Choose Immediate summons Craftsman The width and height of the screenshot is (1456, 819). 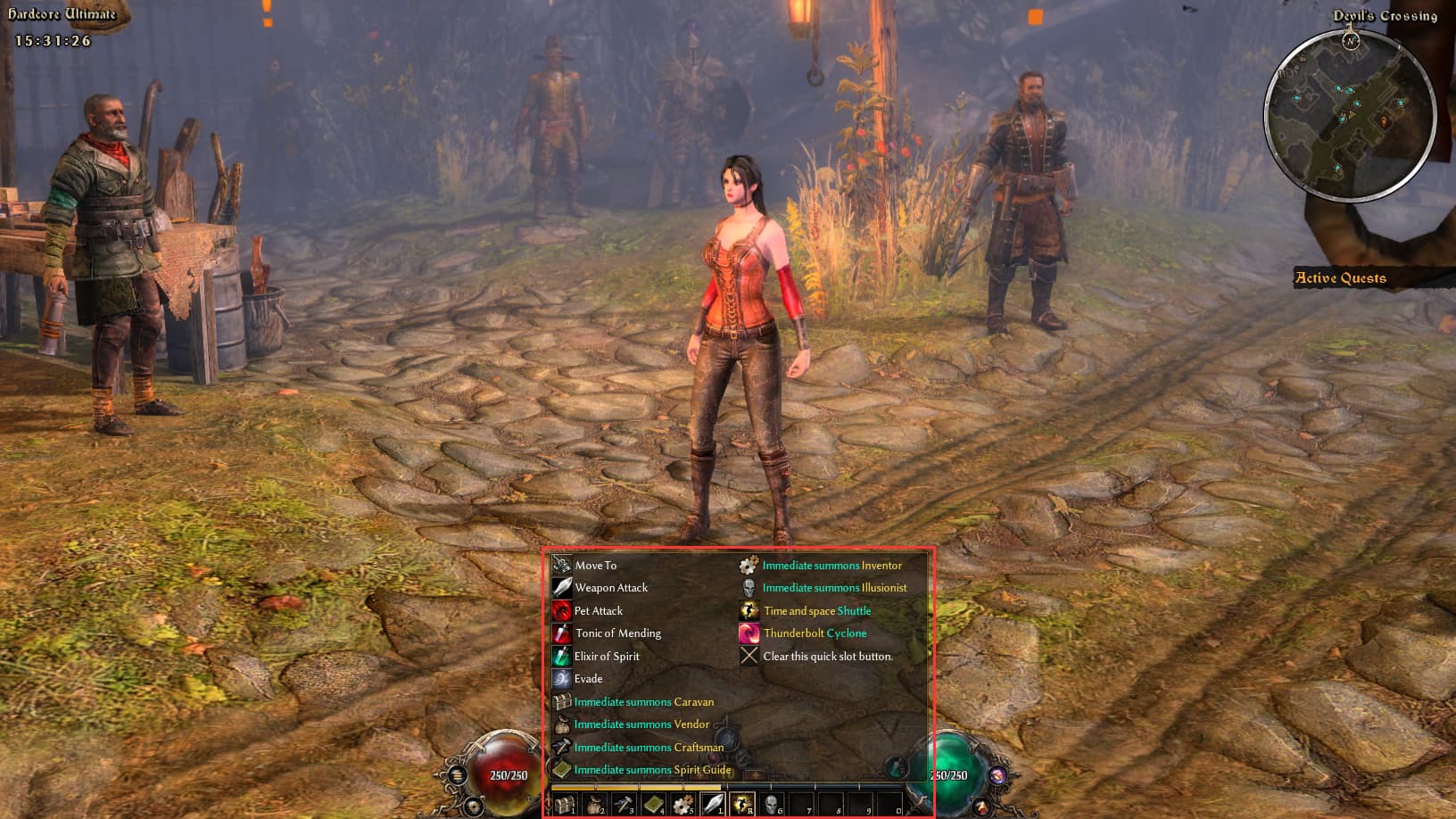click(x=649, y=748)
